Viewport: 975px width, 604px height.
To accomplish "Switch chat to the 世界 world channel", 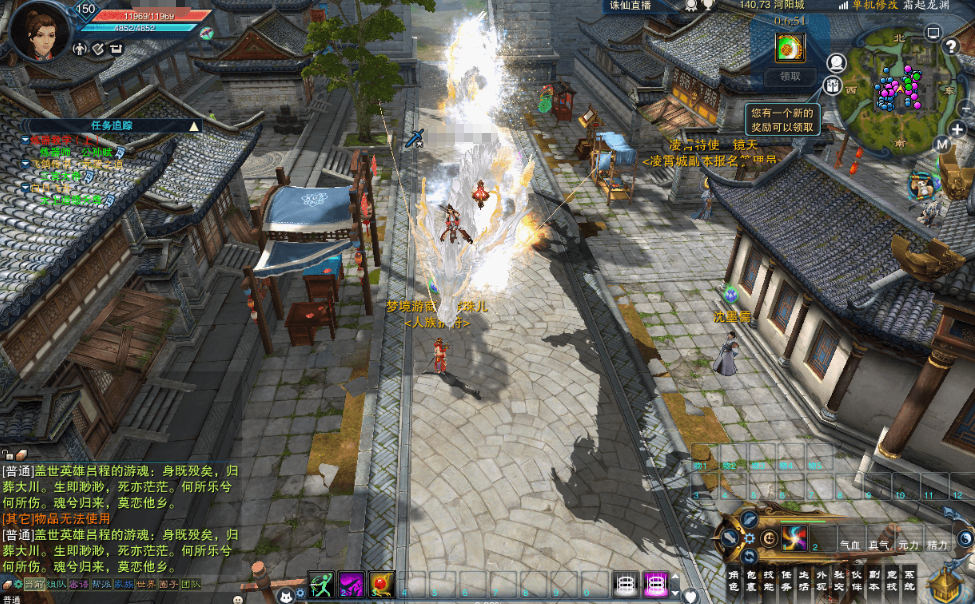I will tap(145, 584).
